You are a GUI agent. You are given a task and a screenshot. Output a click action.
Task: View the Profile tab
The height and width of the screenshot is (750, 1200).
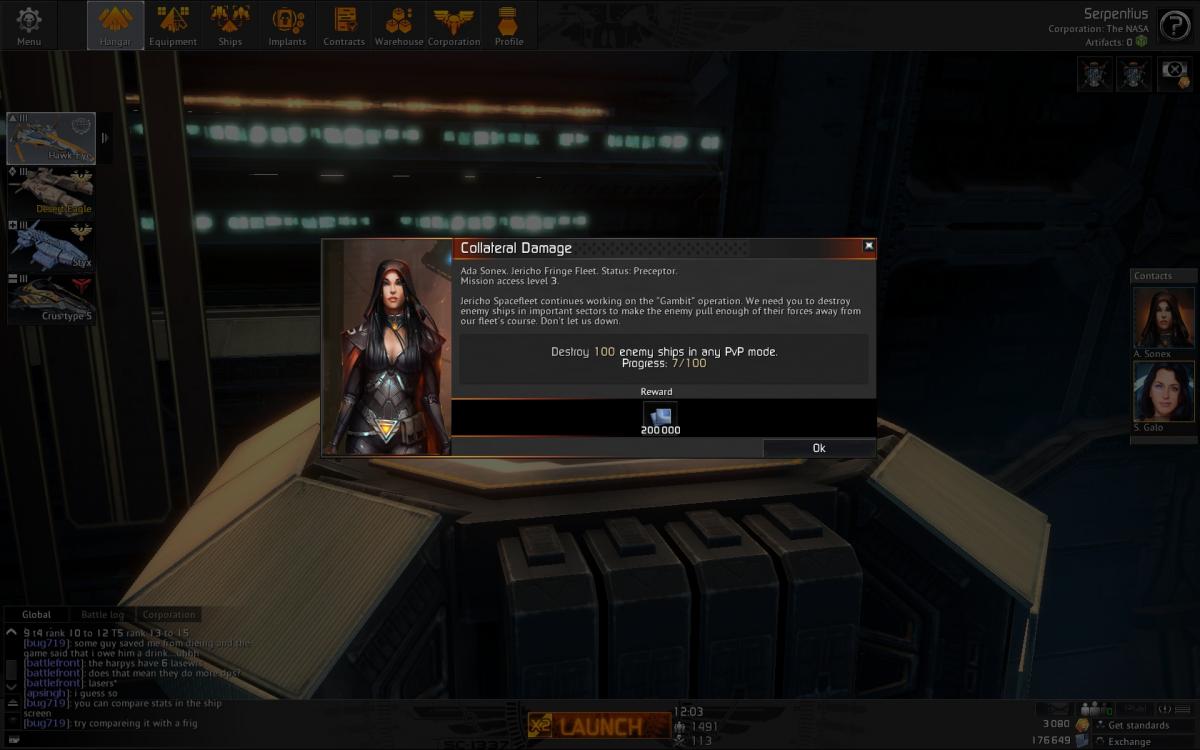[509, 25]
